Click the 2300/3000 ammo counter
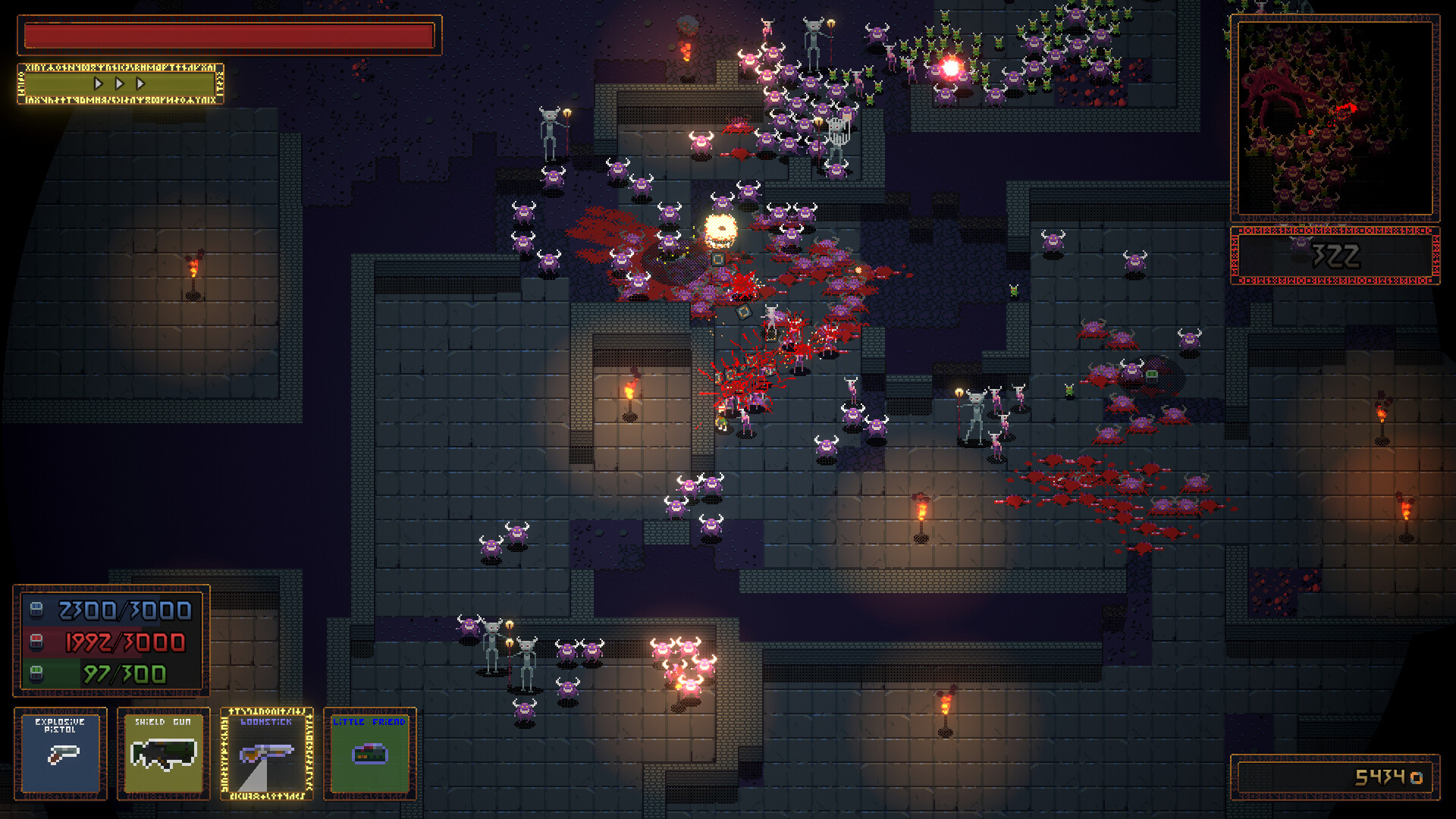This screenshot has height=819, width=1456. pos(121,610)
